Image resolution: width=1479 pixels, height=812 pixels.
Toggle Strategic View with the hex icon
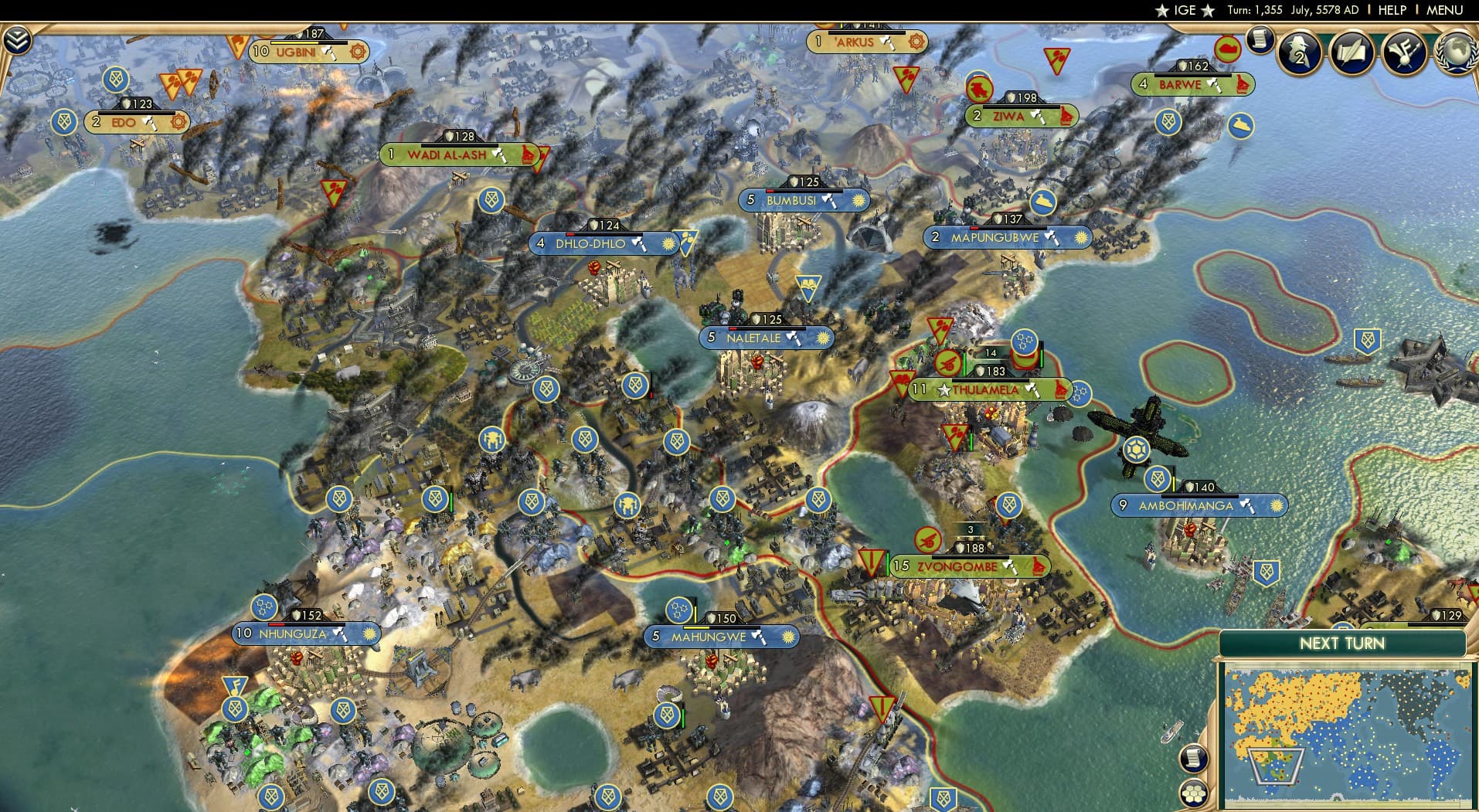pyautogui.click(x=1193, y=794)
